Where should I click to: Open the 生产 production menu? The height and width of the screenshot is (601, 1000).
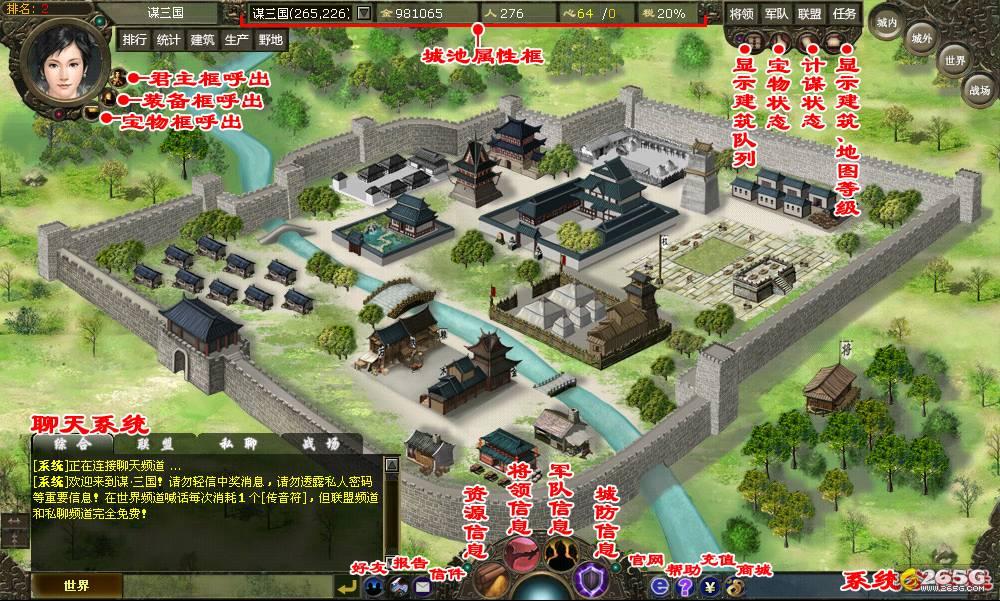pos(236,40)
